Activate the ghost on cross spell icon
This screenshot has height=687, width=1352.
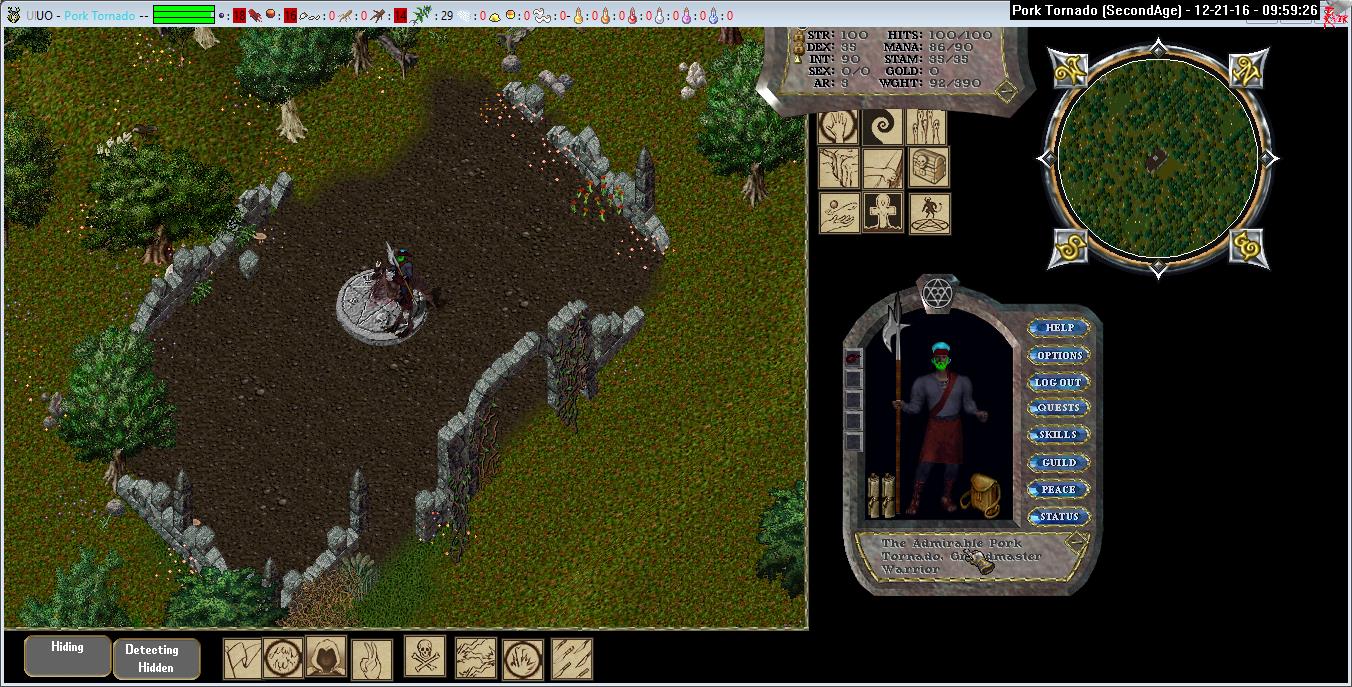pos(883,213)
